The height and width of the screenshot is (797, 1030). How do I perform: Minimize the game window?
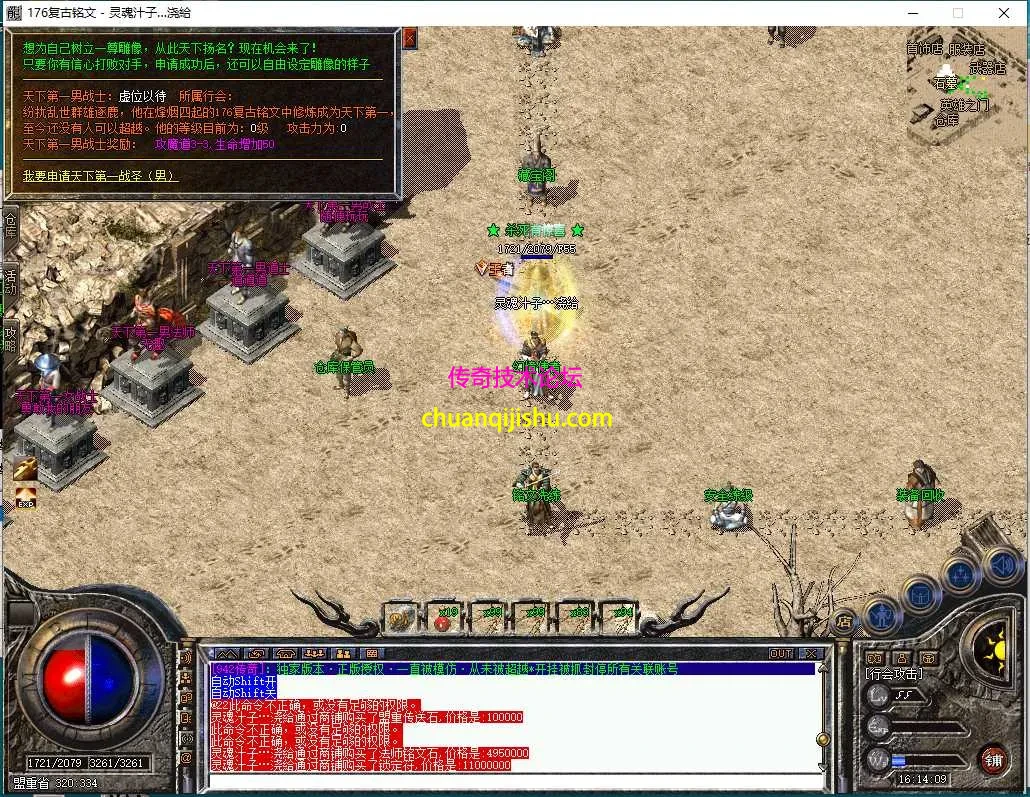(911, 13)
